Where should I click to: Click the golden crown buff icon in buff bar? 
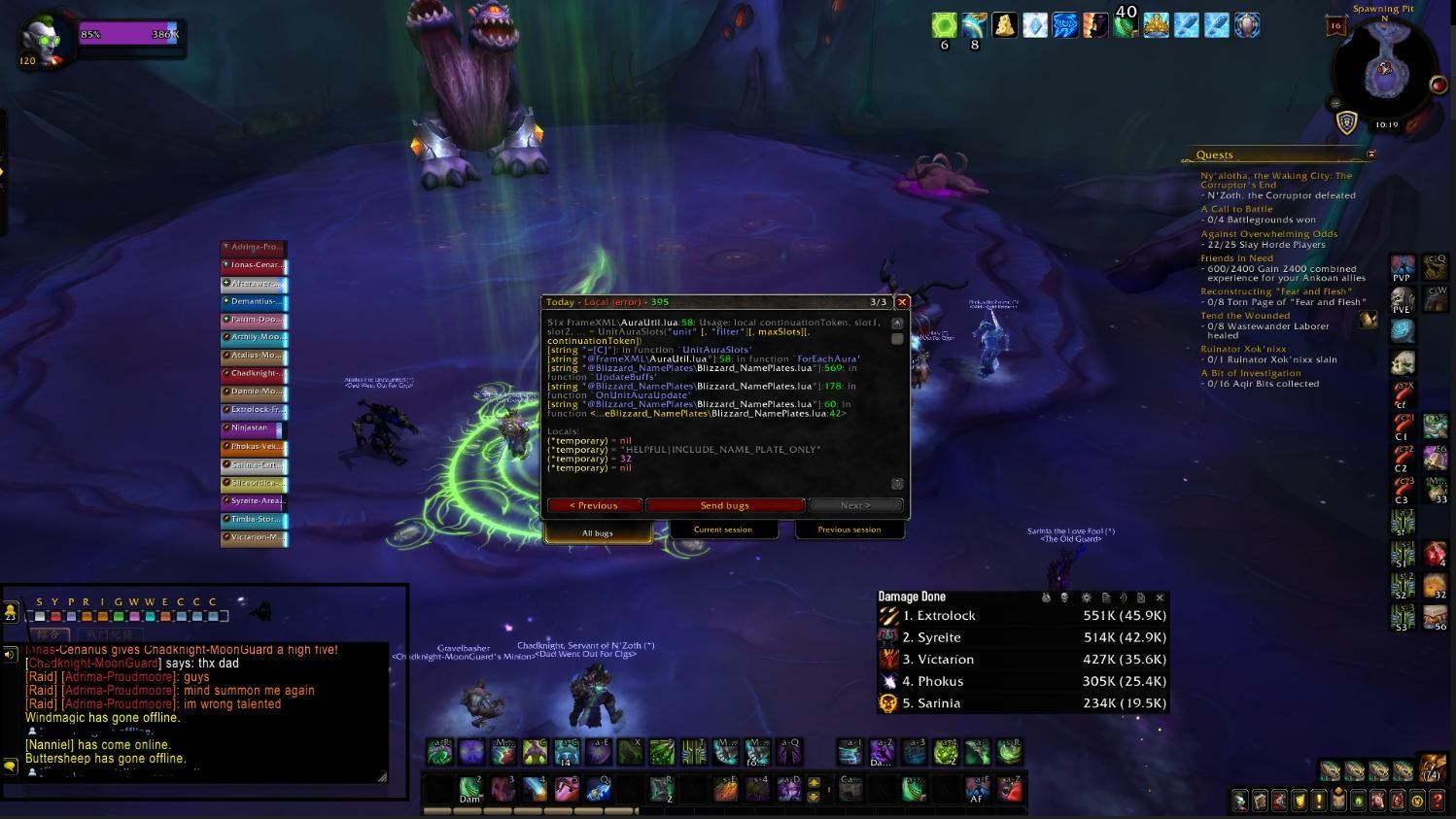(1156, 24)
